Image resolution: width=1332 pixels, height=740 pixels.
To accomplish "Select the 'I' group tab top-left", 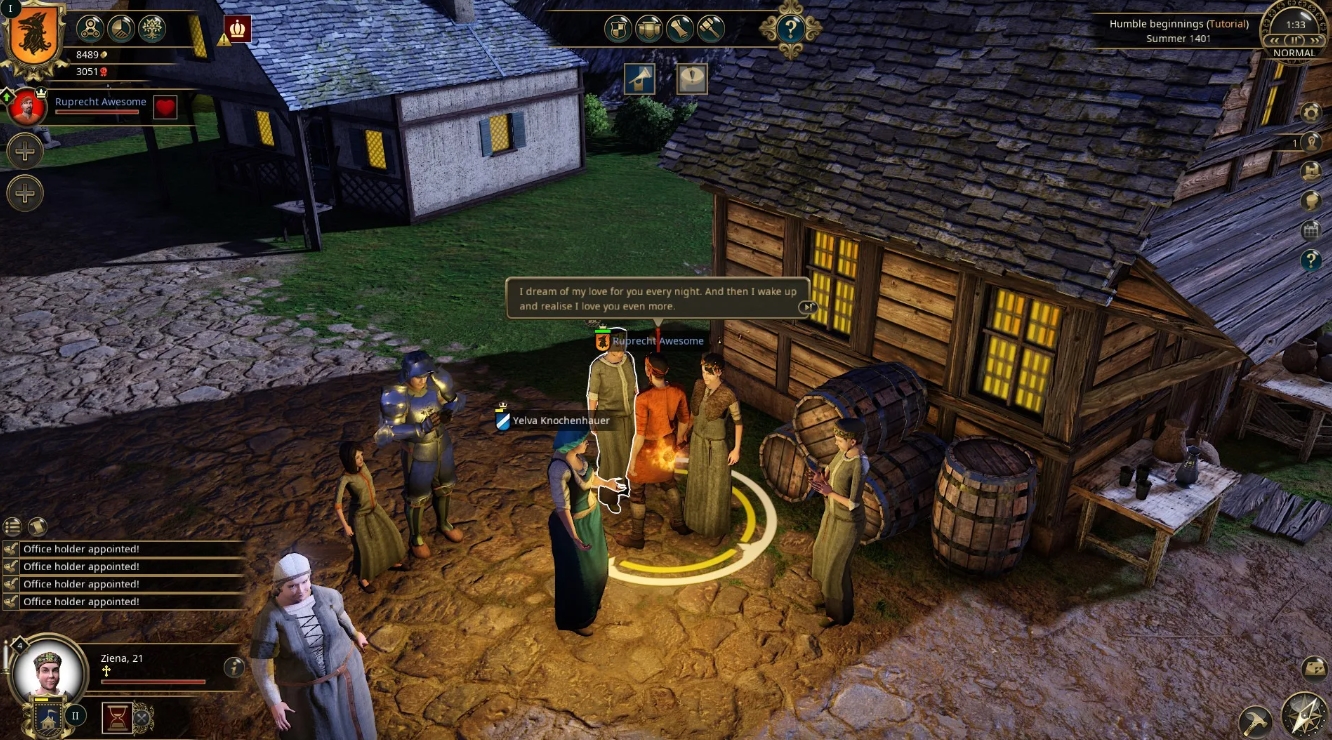I will (x=11, y=9).
